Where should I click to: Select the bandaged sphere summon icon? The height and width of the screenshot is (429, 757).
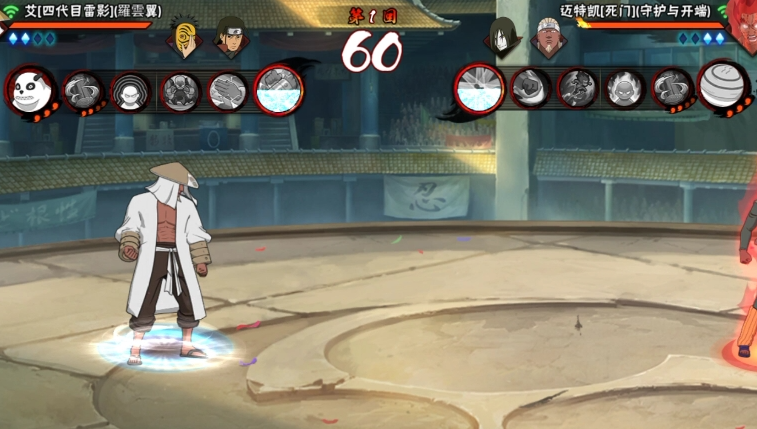pyautogui.click(x=723, y=87)
